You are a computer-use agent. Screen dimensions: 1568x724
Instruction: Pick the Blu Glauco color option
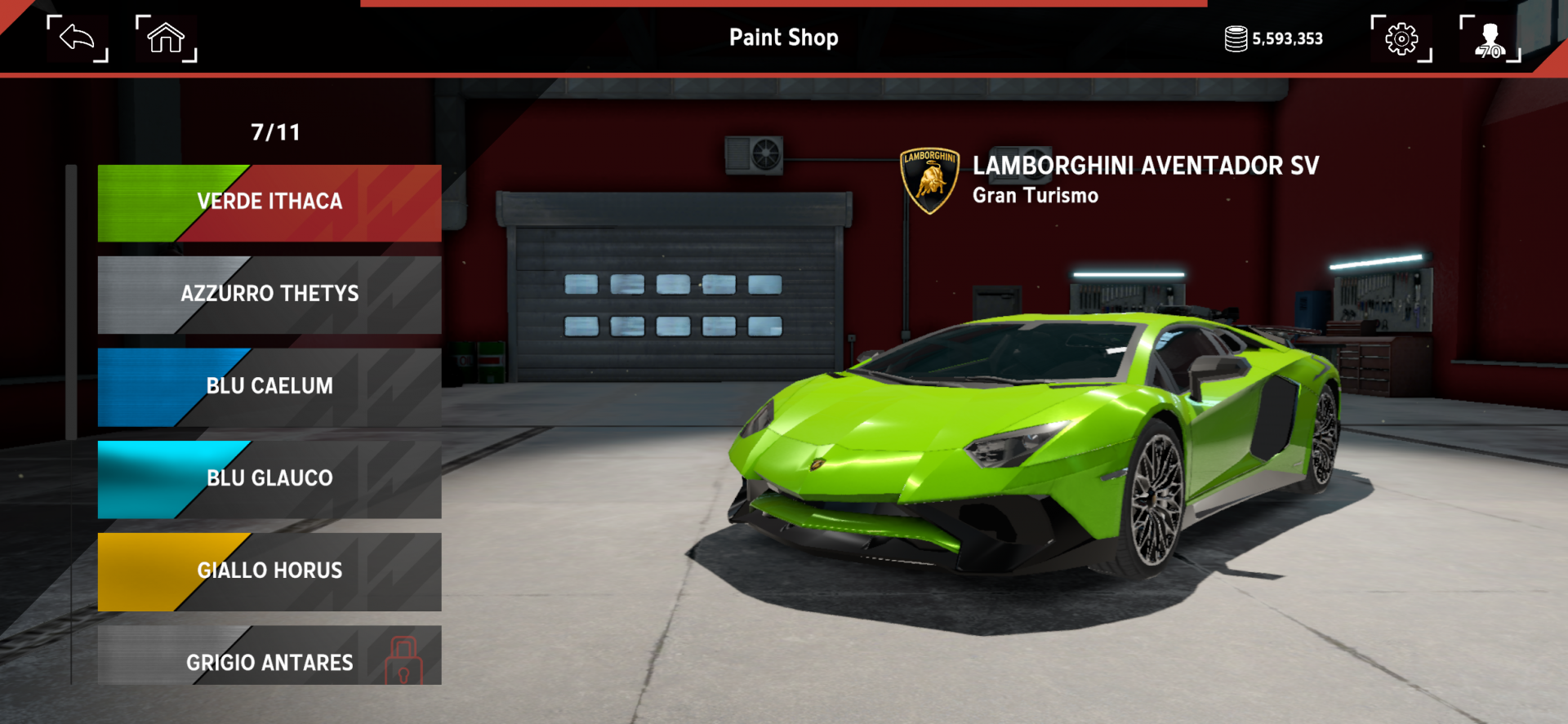click(269, 479)
